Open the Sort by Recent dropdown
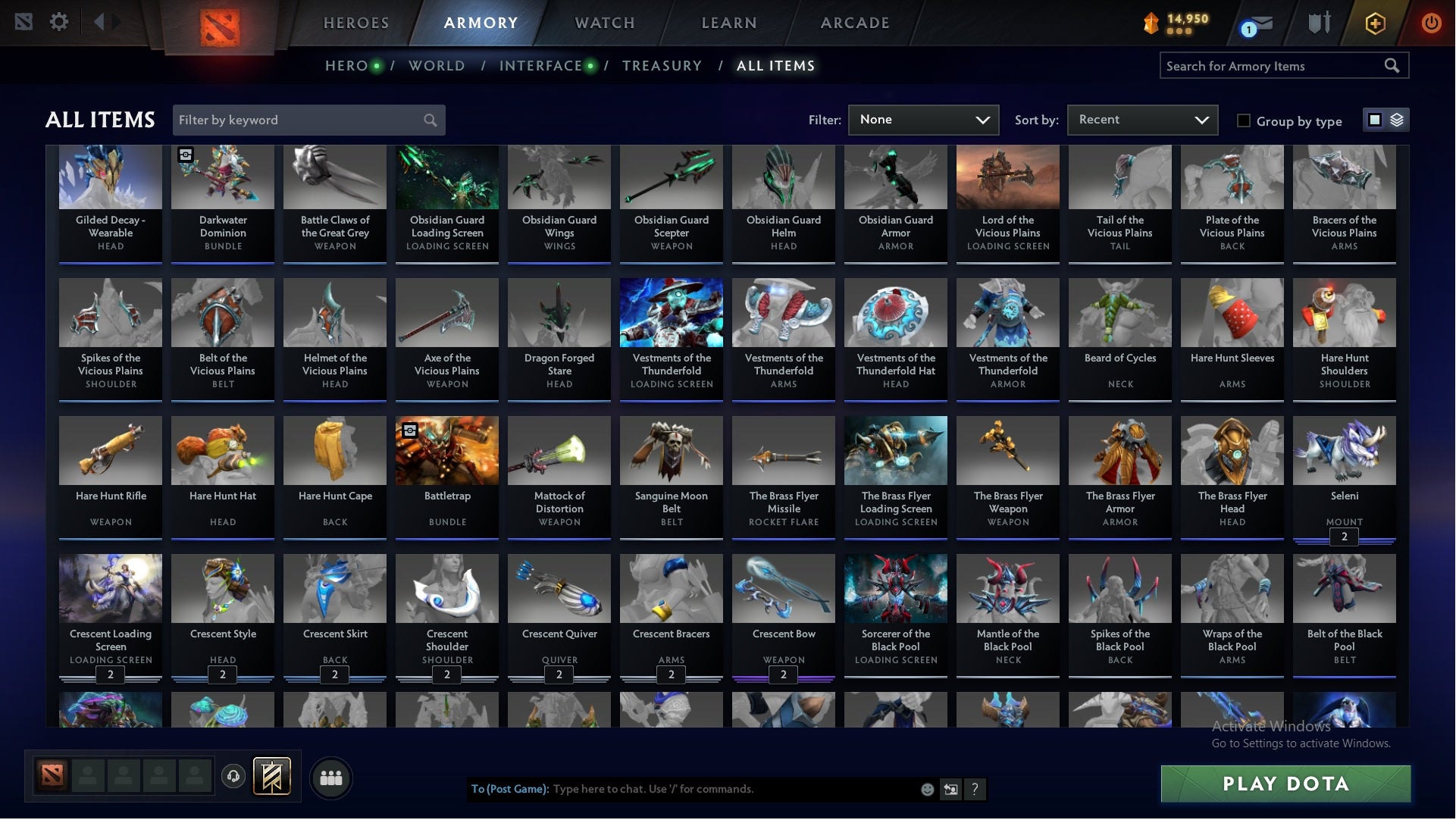 tap(1141, 120)
